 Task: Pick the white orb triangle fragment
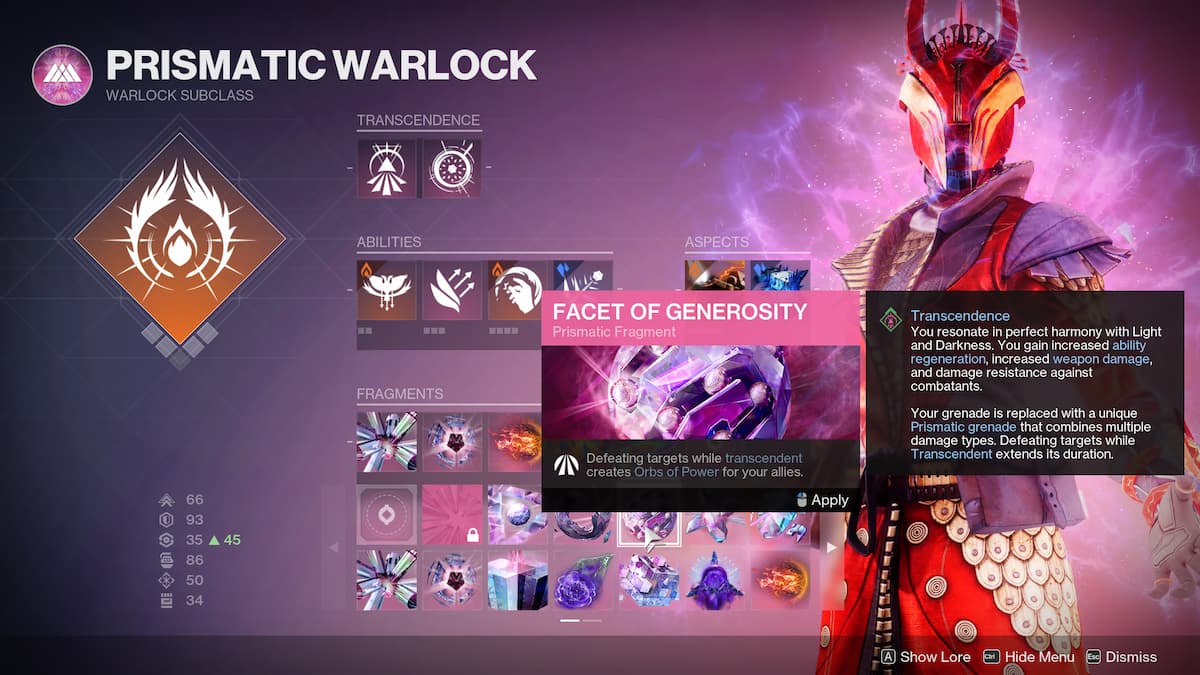click(x=517, y=514)
